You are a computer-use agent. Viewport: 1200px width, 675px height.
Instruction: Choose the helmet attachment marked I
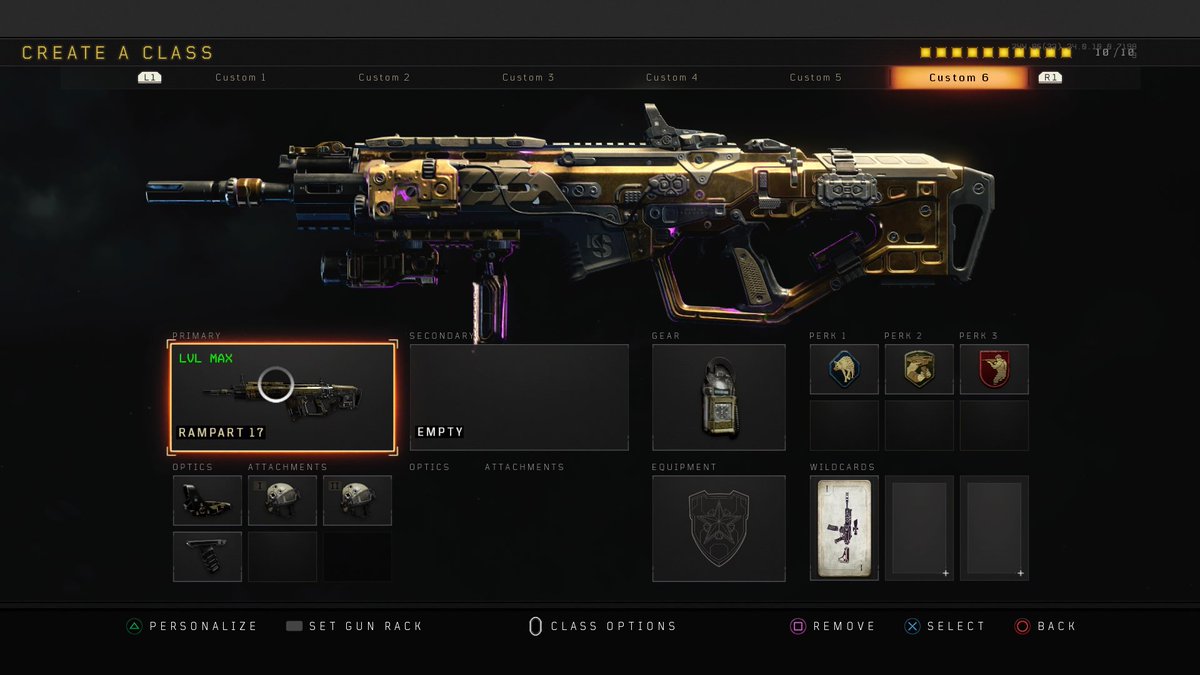tap(283, 500)
